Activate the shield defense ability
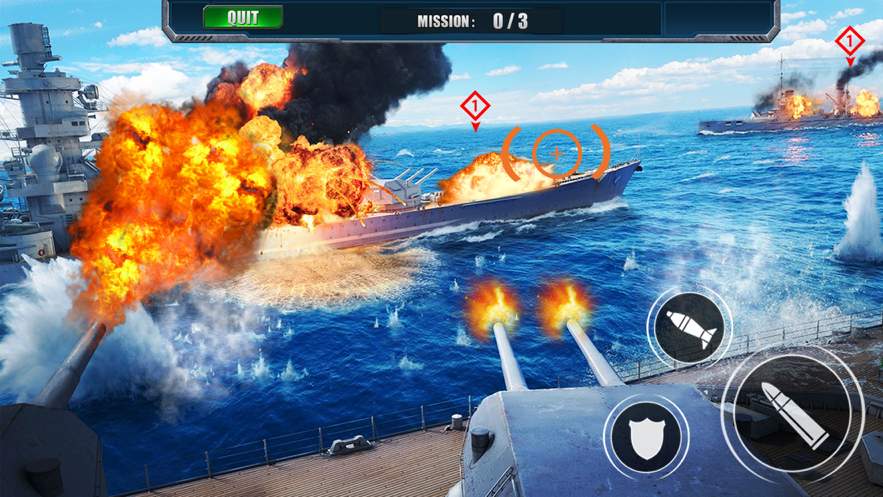 646,437
